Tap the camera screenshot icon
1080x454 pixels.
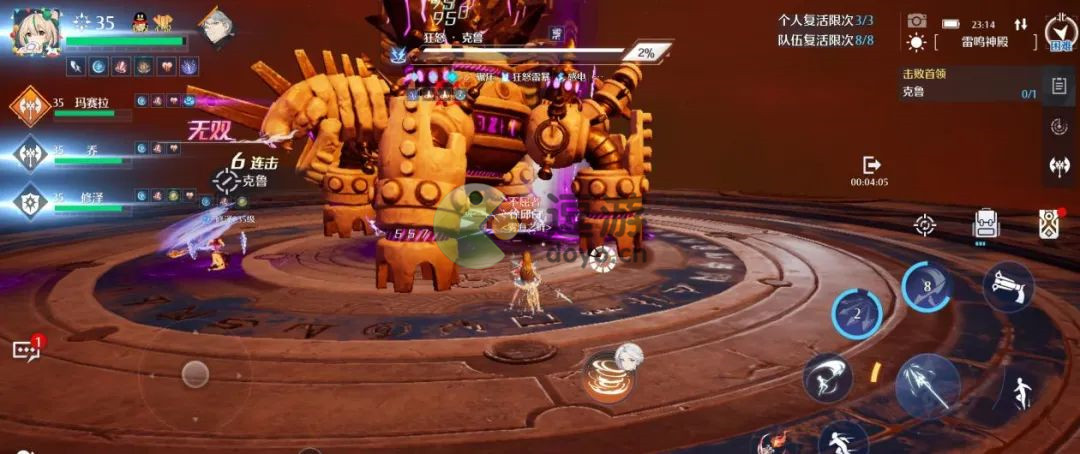point(916,21)
